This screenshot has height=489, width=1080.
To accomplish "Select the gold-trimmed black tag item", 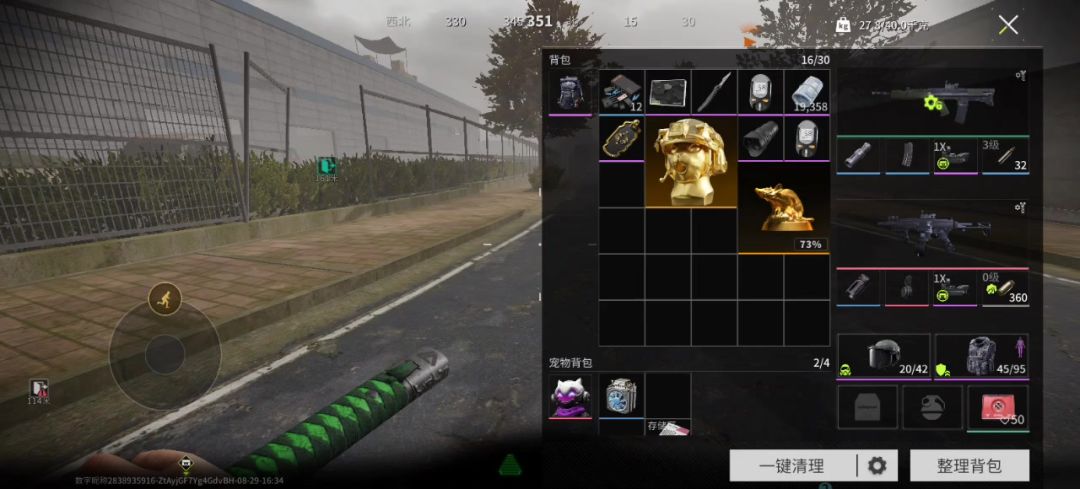I will point(621,140).
